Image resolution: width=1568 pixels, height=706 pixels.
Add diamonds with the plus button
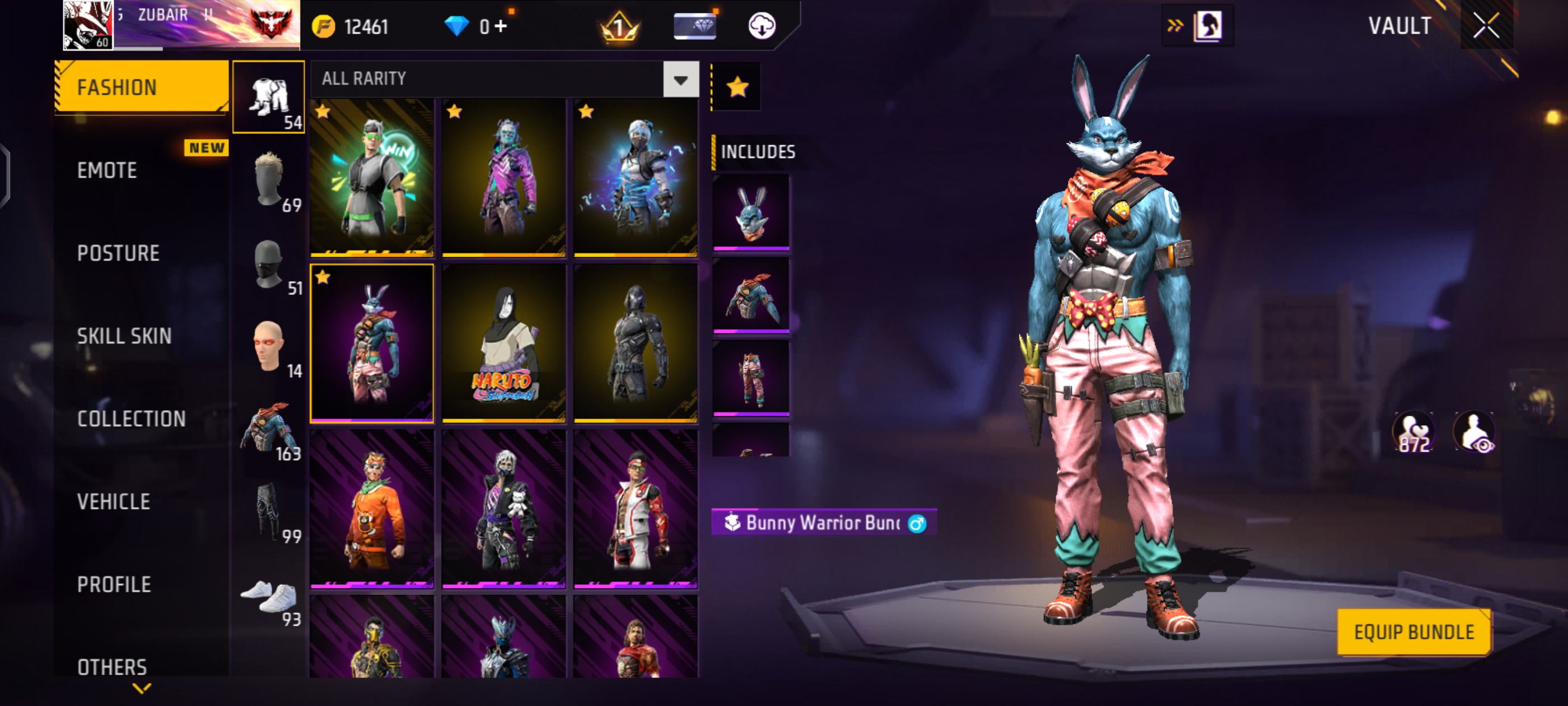click(x=500, y=27)
